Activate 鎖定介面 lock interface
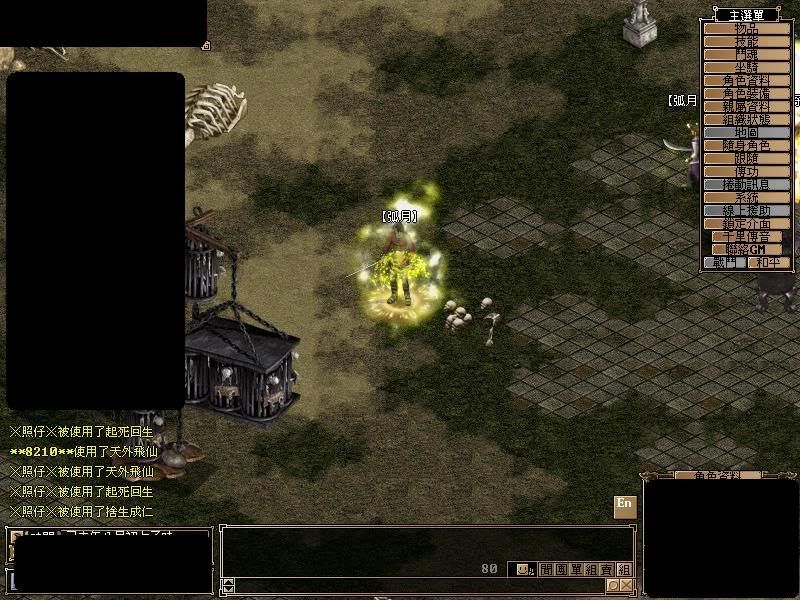The height and width of the screenshot is (600, 800). click(747, 223)
